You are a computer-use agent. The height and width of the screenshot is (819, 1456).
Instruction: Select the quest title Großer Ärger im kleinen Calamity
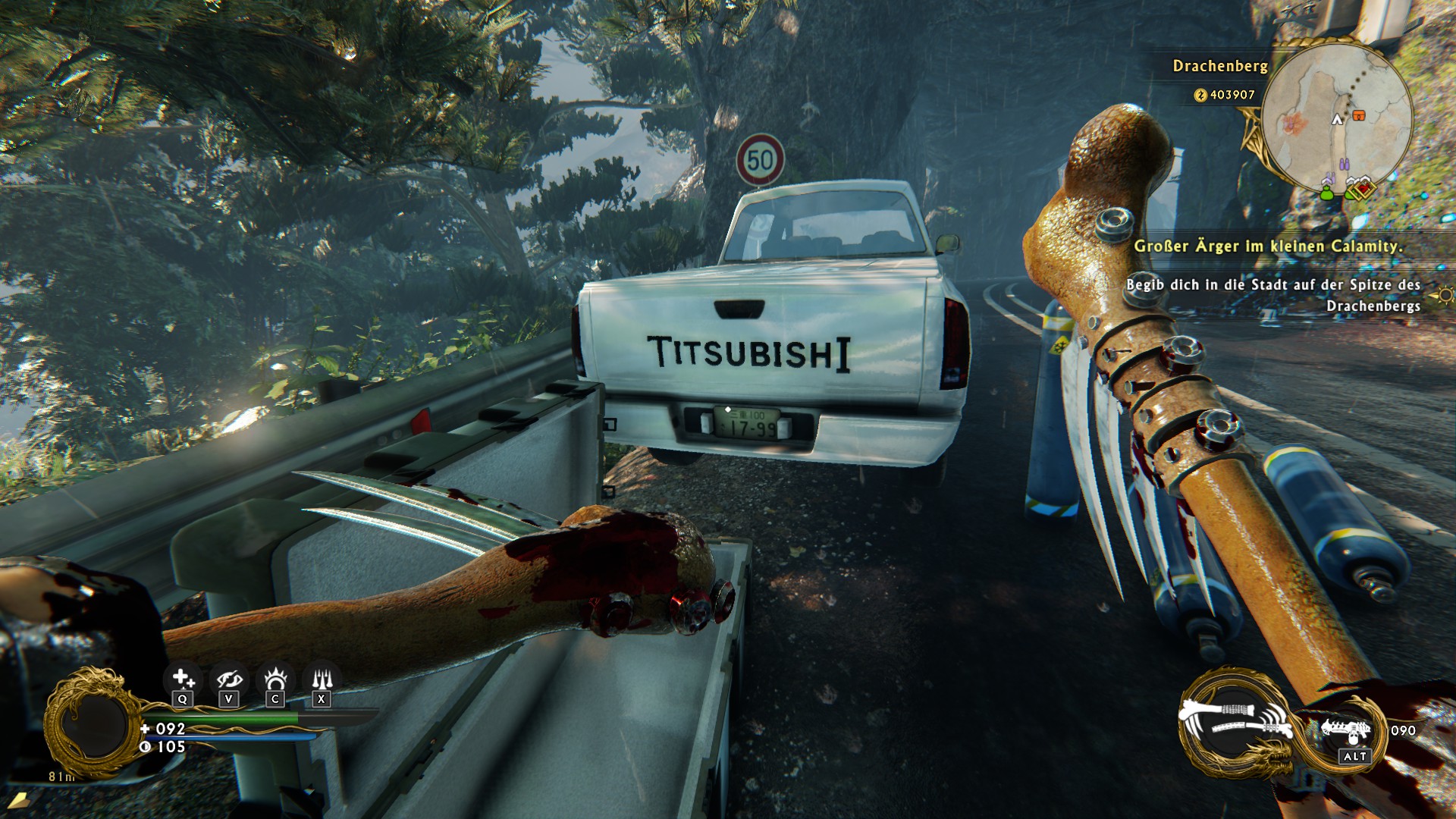coord(1267,246)
